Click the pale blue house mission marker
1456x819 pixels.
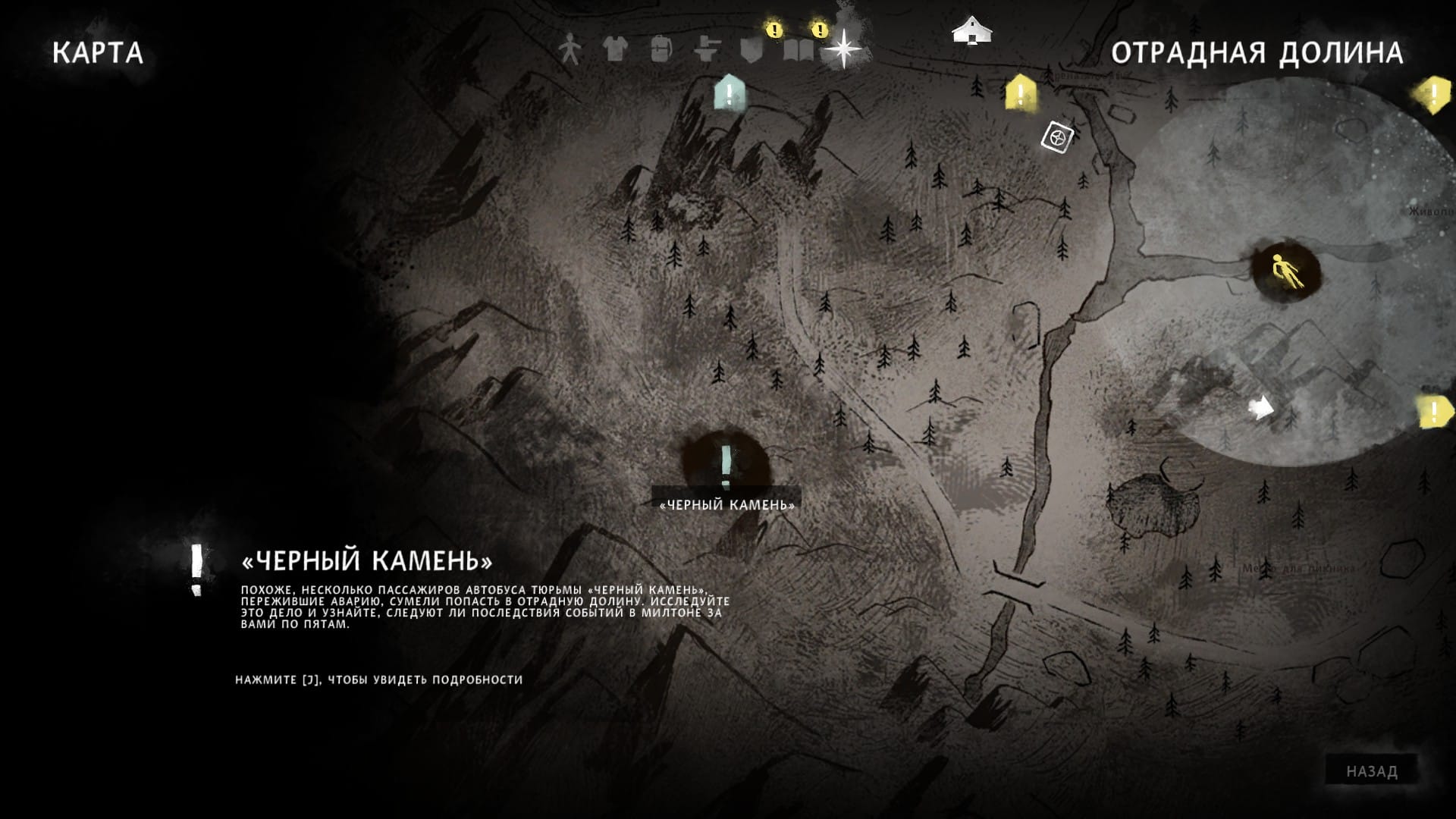click(730, 93)
